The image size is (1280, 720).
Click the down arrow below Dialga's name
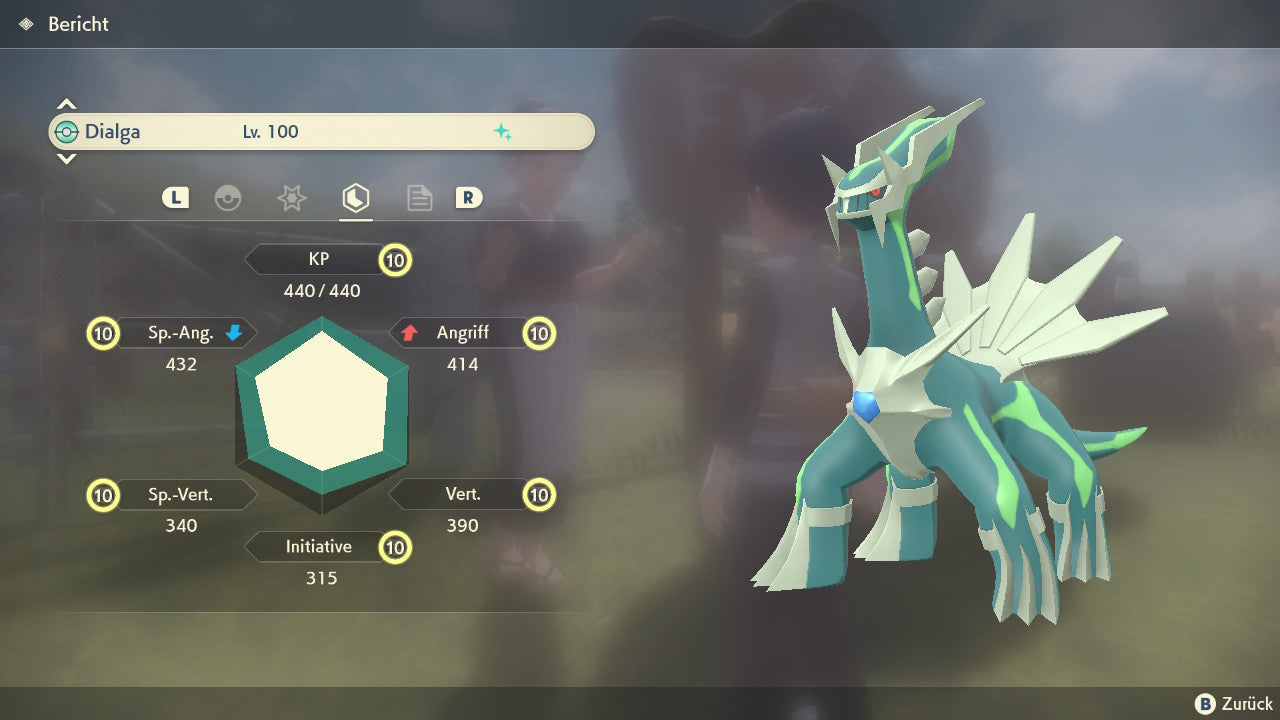coord(66,158)
